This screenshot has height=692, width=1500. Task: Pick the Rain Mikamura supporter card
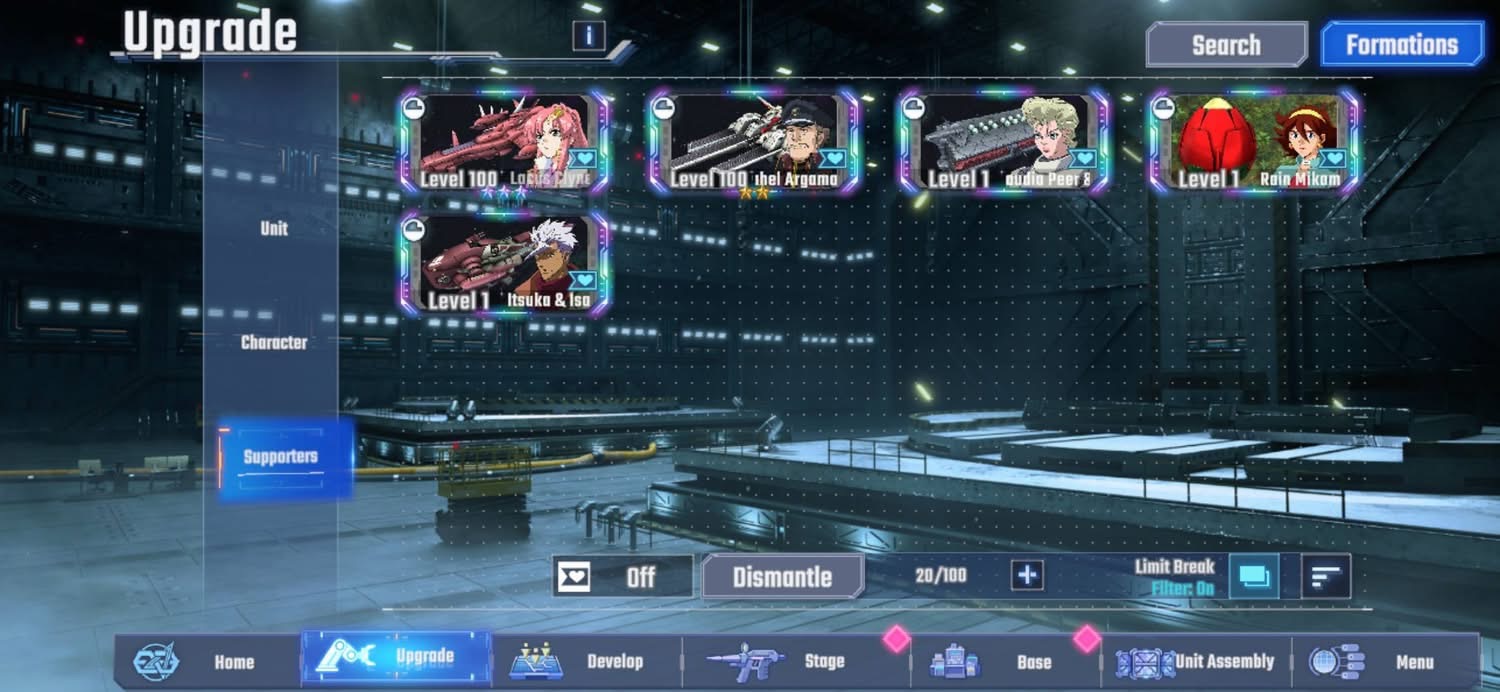1254,141
